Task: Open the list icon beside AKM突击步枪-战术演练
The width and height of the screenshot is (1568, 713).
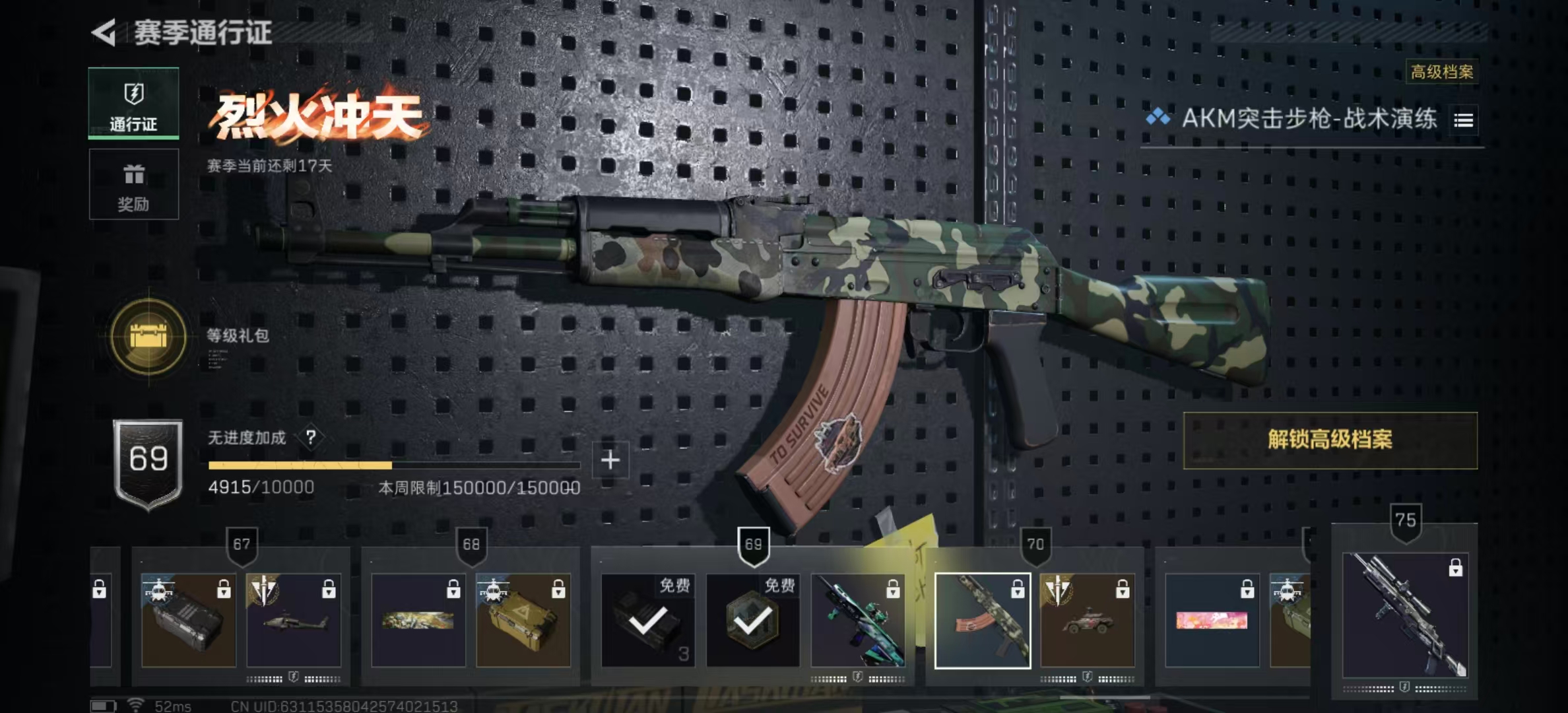Action: coord(1463,120)
